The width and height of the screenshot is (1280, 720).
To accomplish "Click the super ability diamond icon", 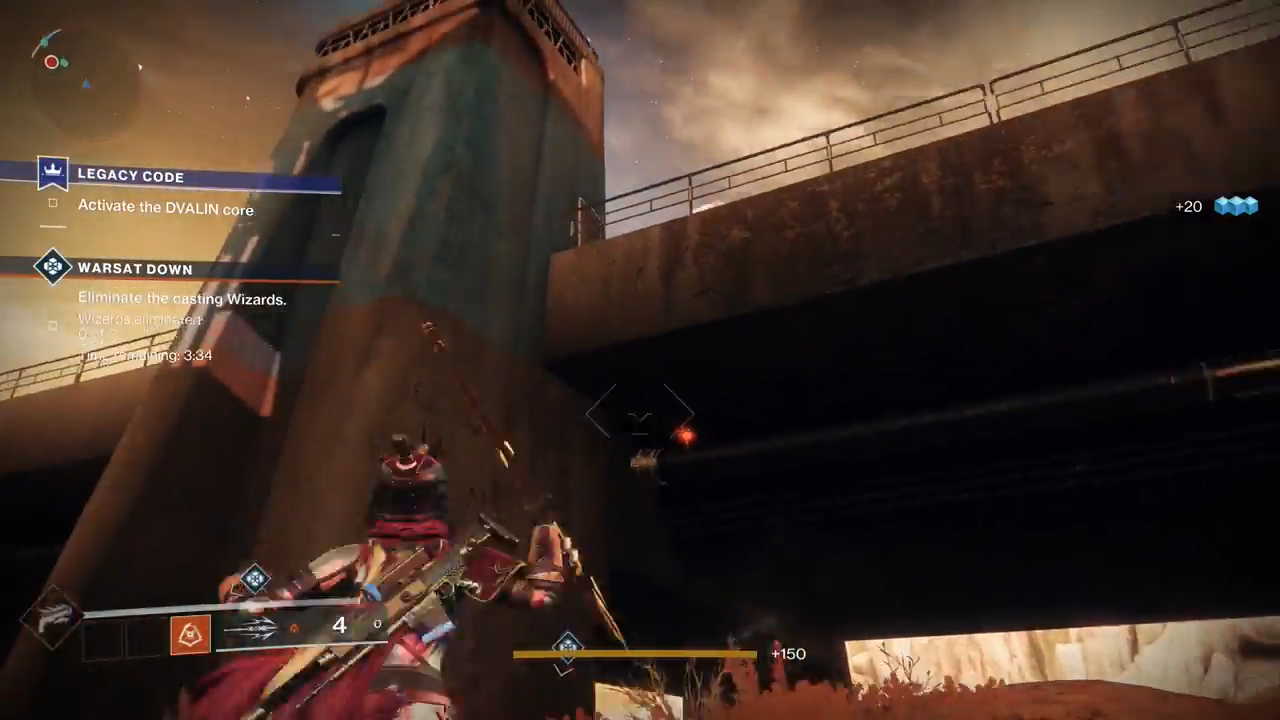I will [x=52, y=617].
